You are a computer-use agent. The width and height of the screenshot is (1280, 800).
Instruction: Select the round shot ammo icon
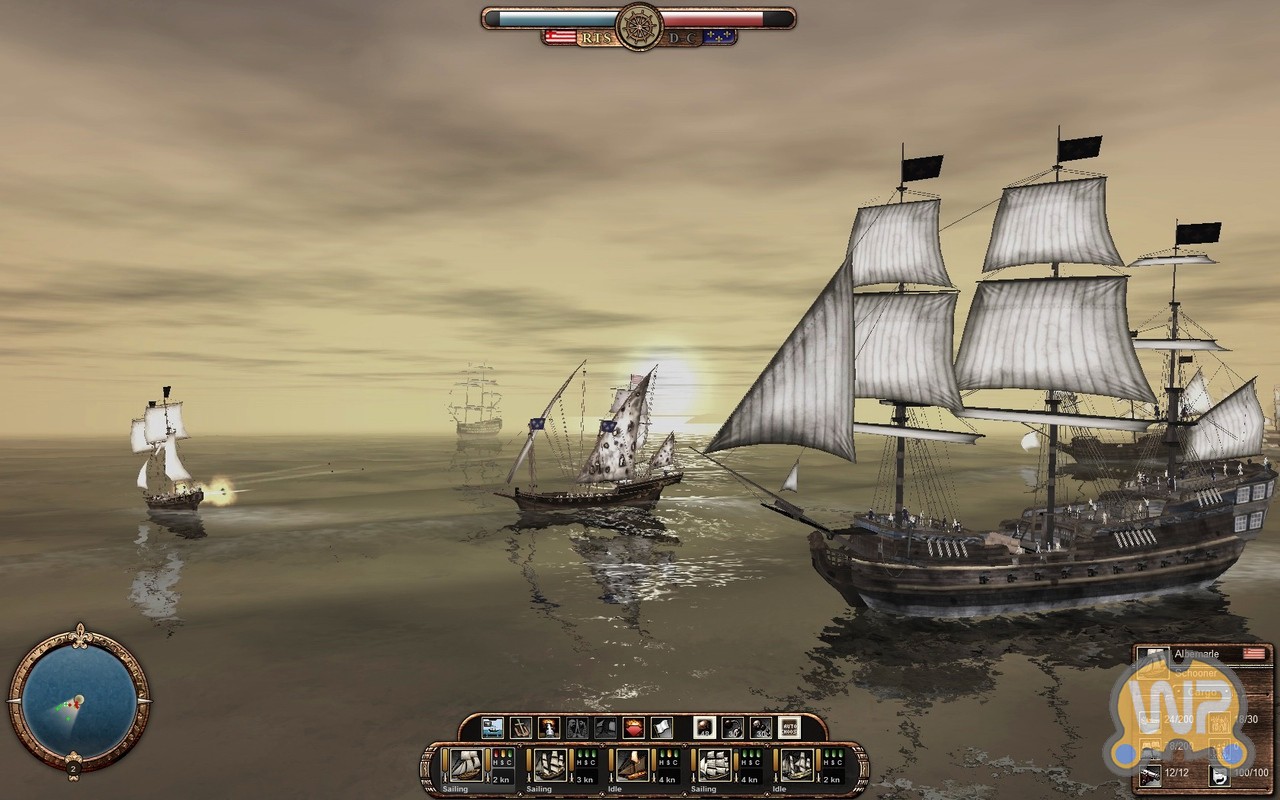(704, 728)
